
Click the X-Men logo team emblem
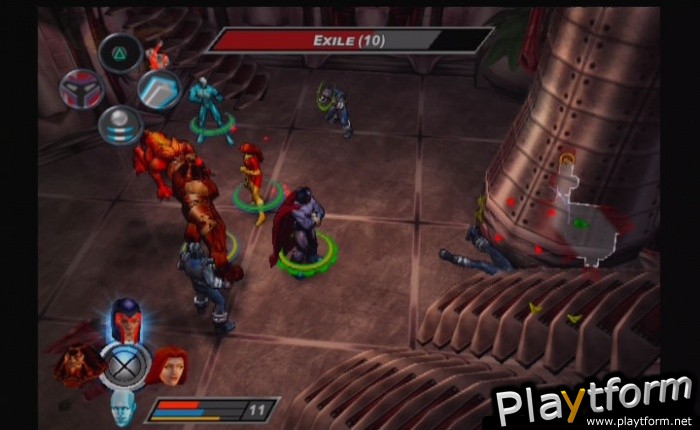click(x=126, y=364)
